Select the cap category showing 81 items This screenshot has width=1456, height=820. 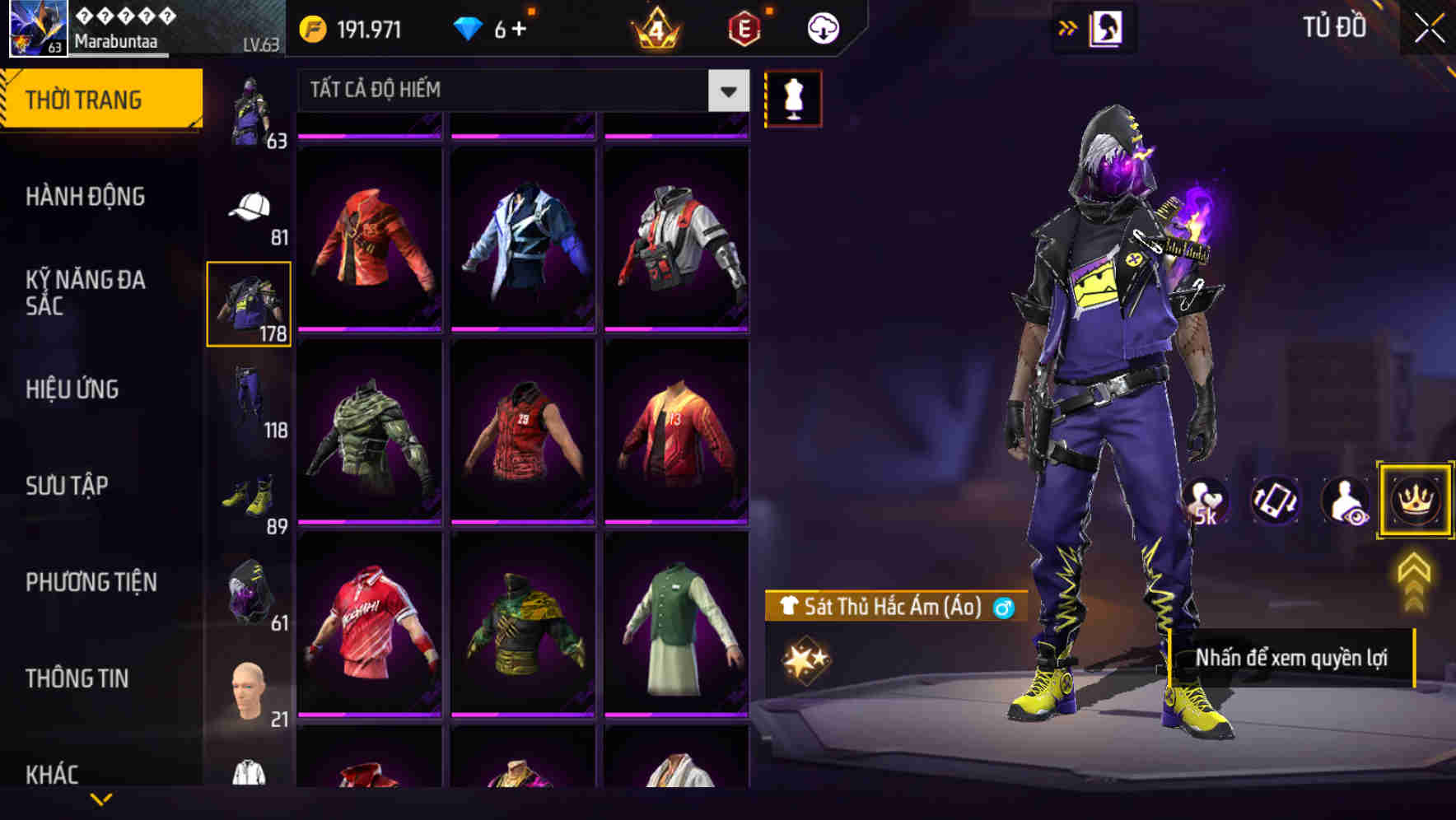[x=250, y=208]
